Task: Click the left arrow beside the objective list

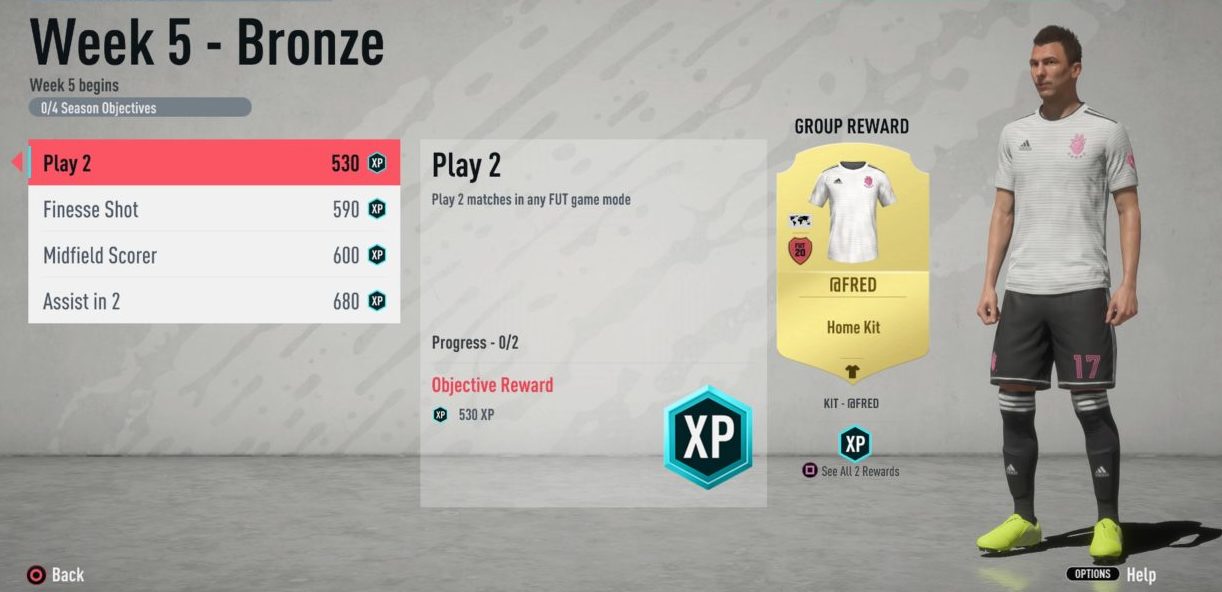Action: 16,162
